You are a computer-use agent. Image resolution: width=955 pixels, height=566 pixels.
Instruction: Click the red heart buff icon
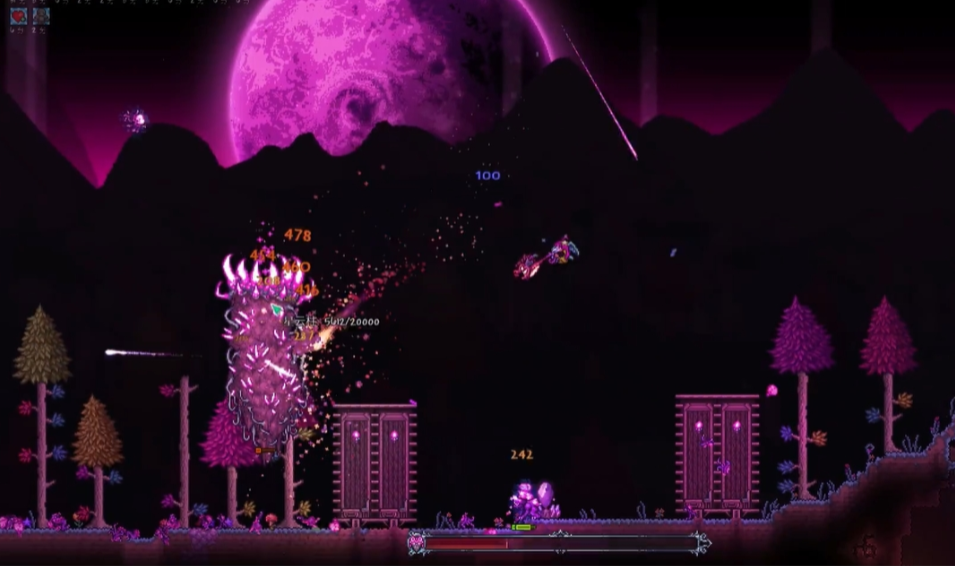click(18, 15)
